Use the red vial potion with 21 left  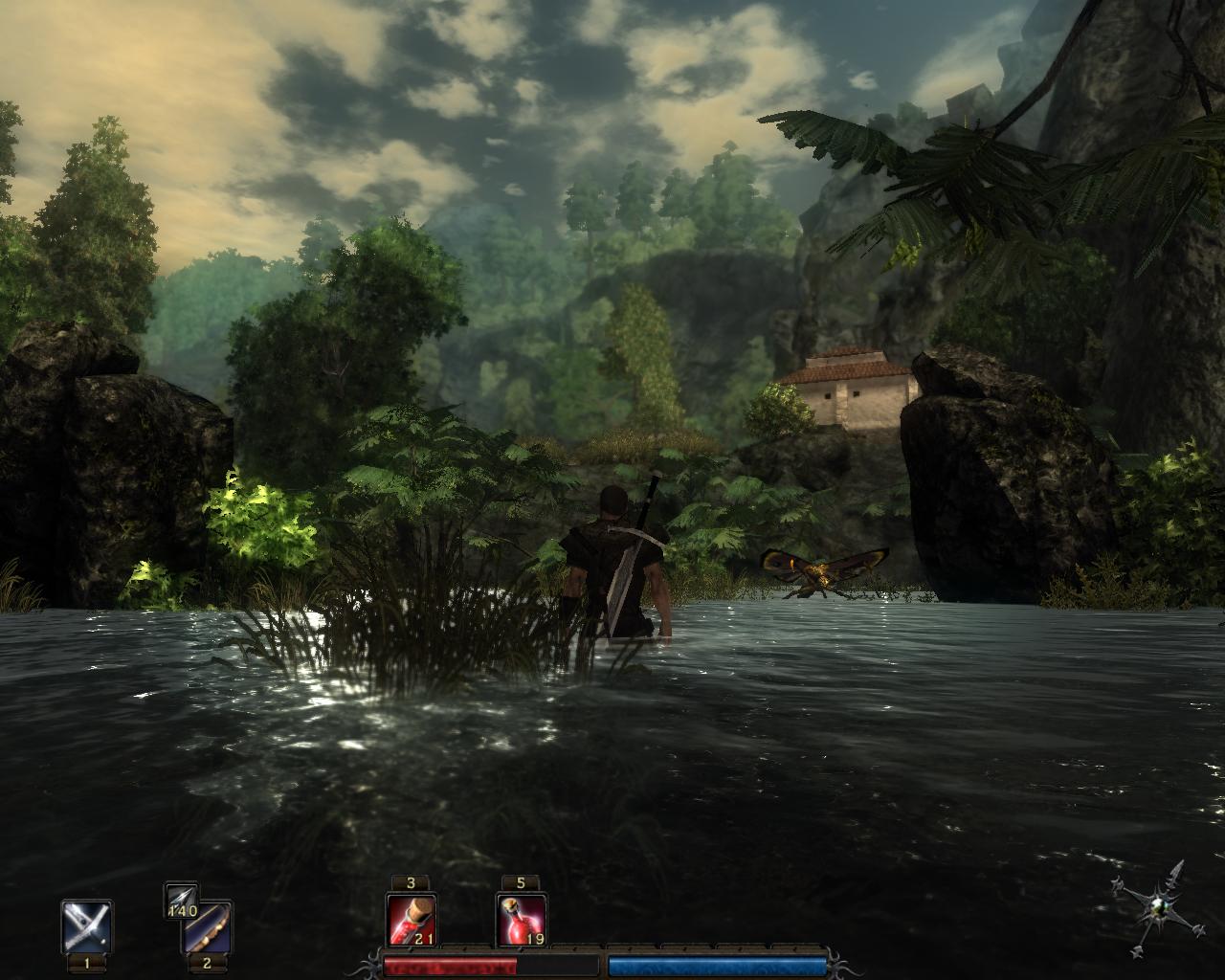coord(412,921)
